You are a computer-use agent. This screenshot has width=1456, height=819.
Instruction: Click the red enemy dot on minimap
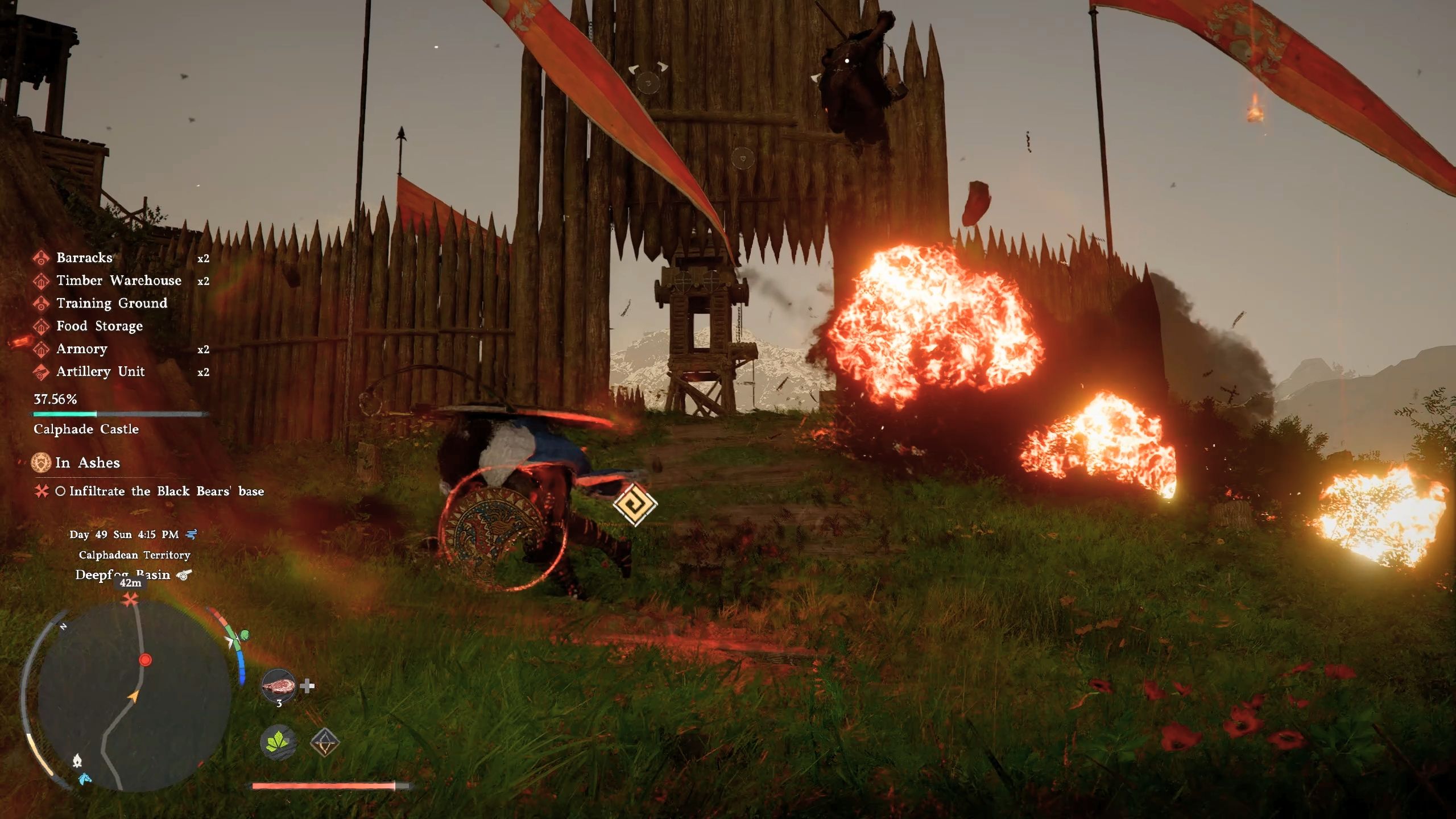[146, 660]
